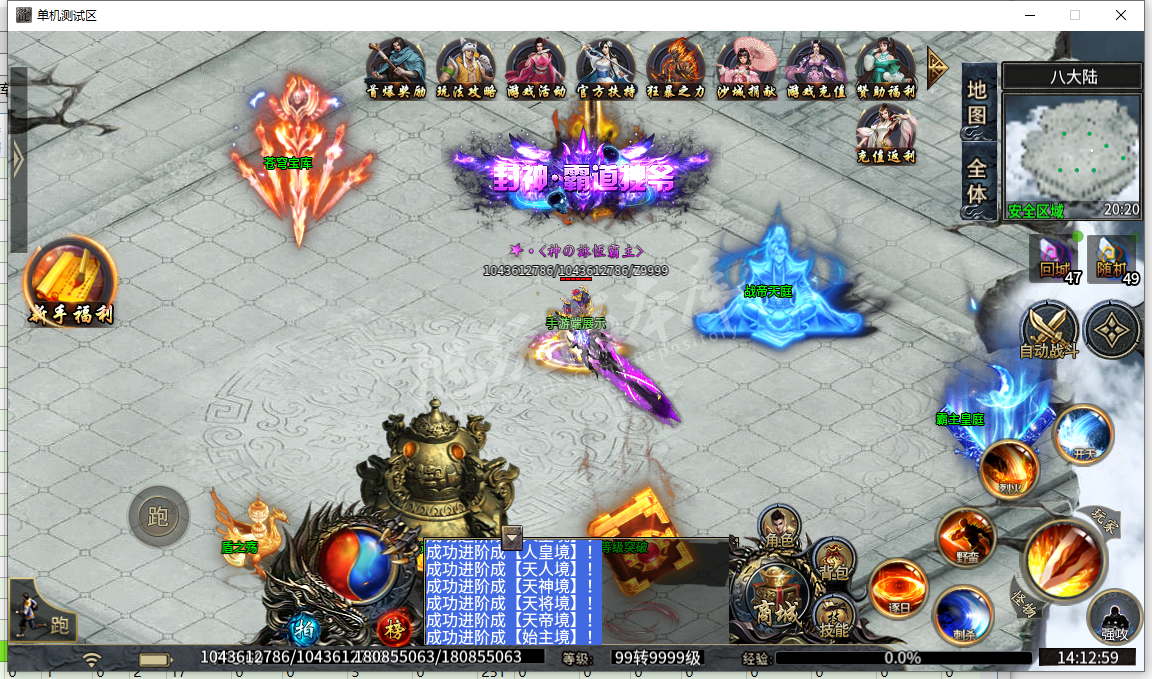Click the round 拍 auction button
This screenshot has width=1152, height=679.
click(303, 629)
